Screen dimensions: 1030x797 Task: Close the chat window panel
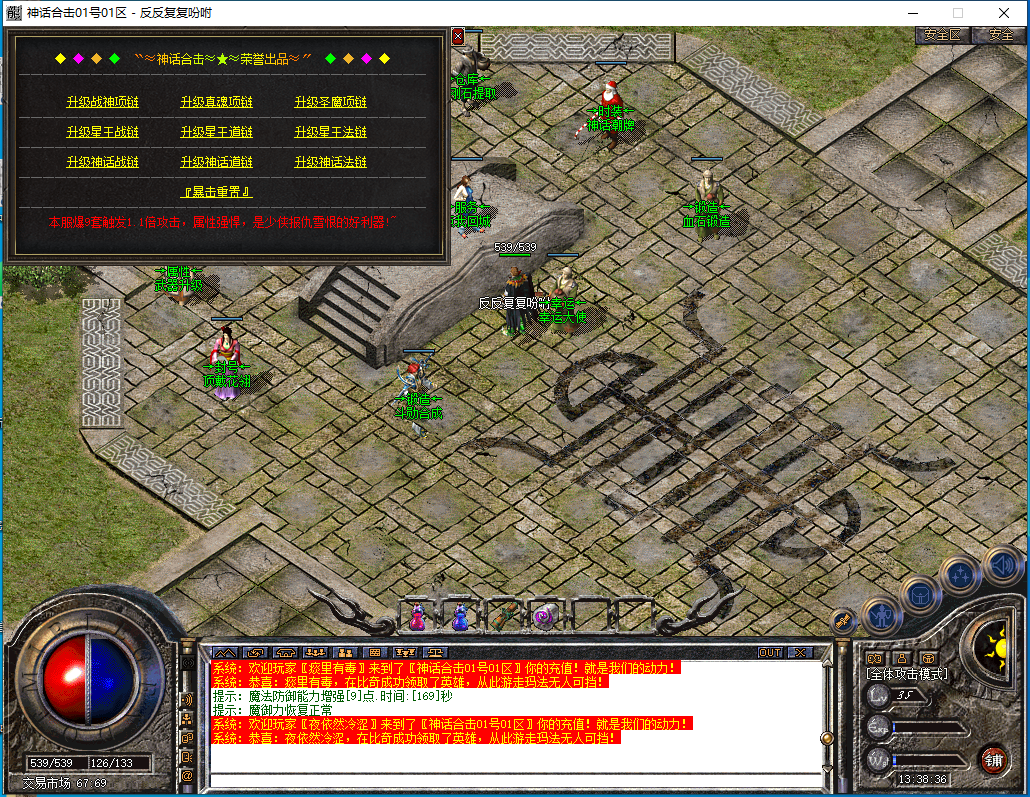tap(799, 652)
